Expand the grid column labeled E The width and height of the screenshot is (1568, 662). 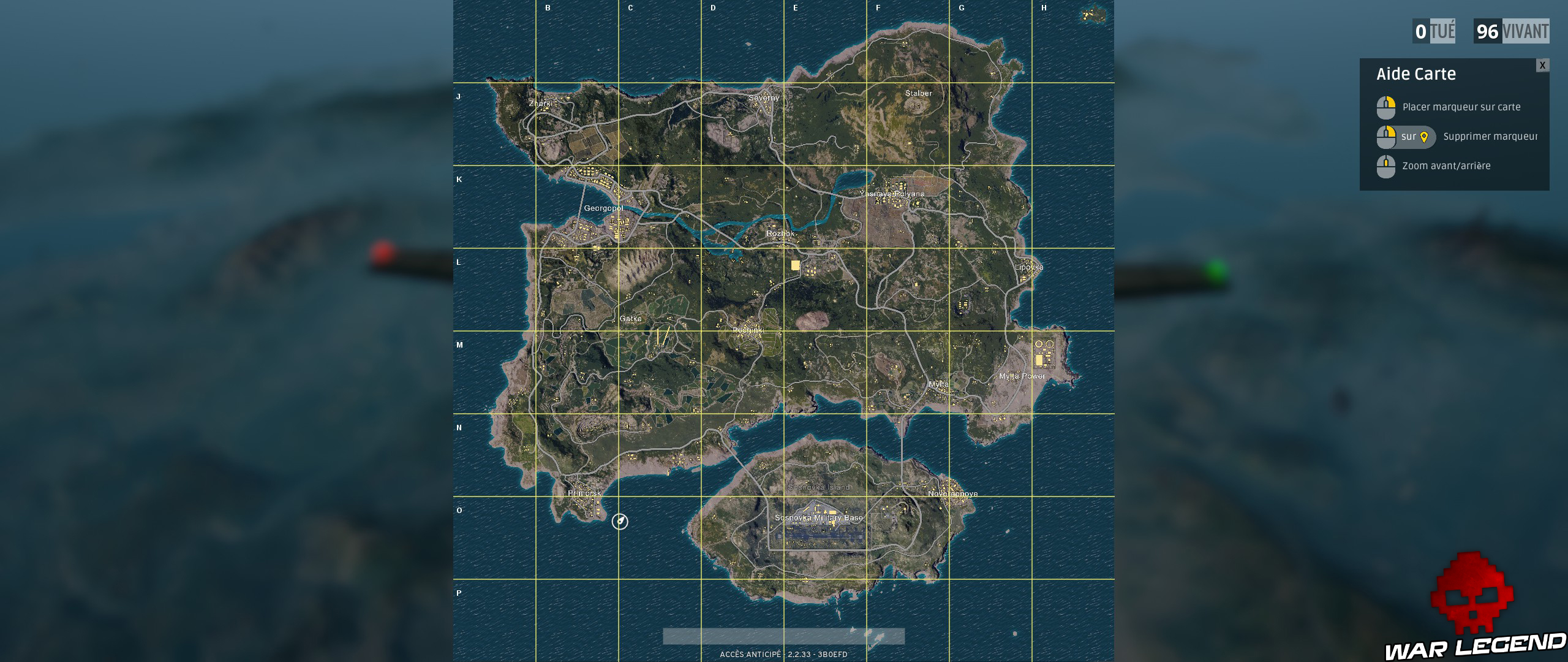click(x=794, y=9)
